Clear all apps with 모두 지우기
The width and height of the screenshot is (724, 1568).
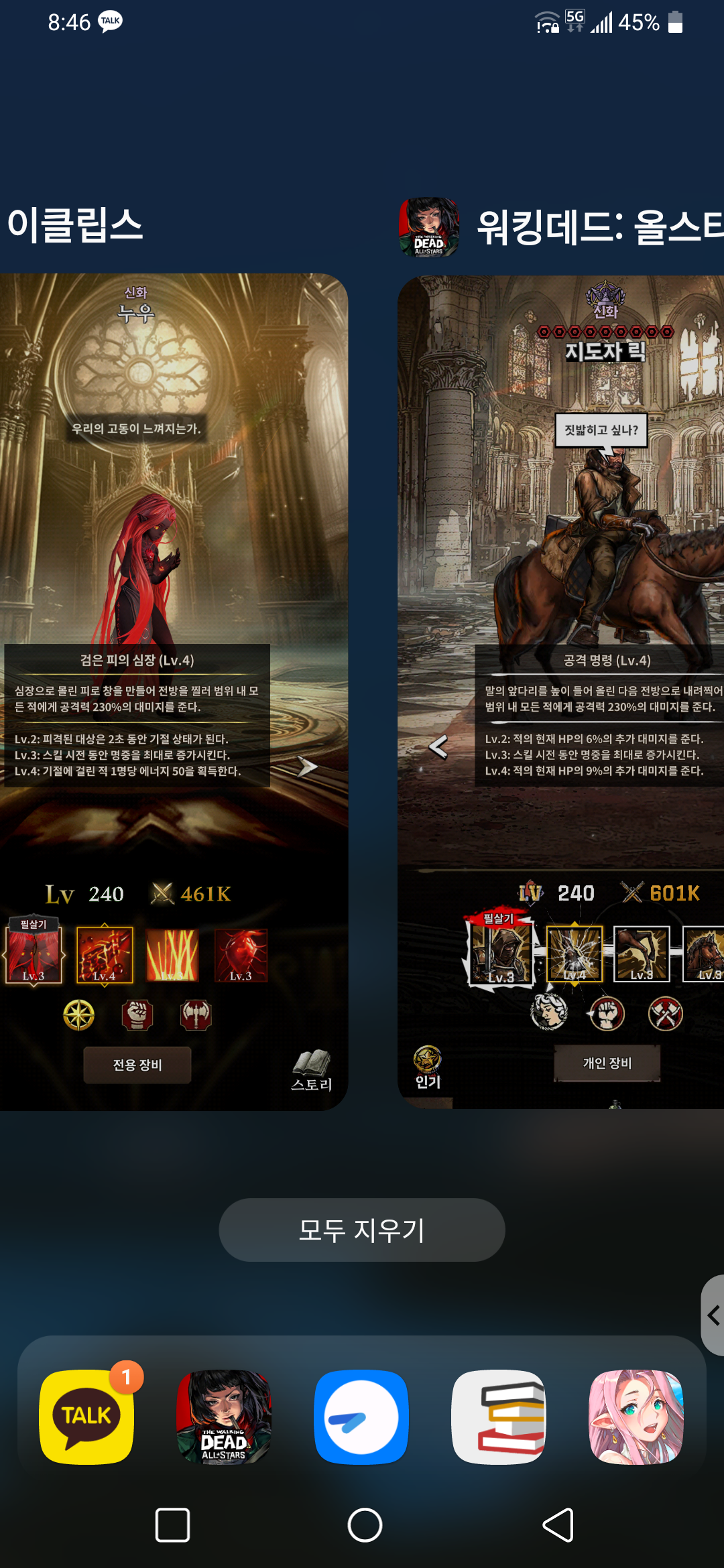coord(362,1230)
